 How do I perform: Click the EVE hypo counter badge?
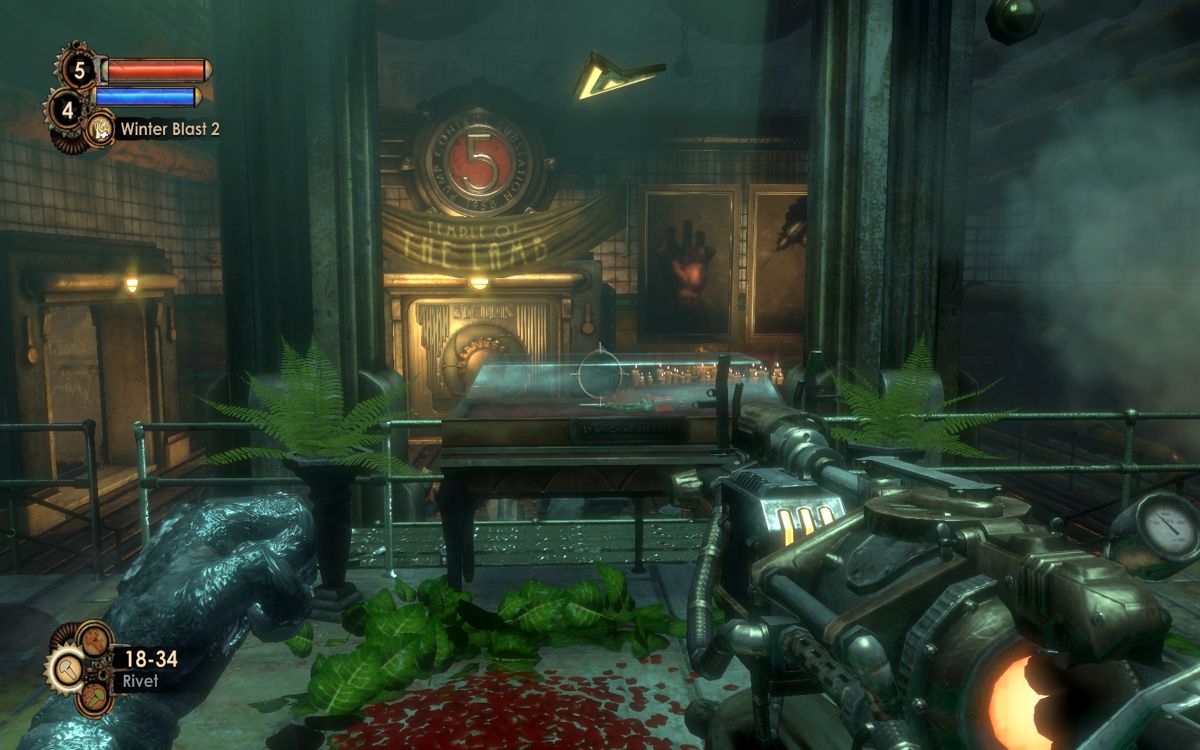click(67, 108)
